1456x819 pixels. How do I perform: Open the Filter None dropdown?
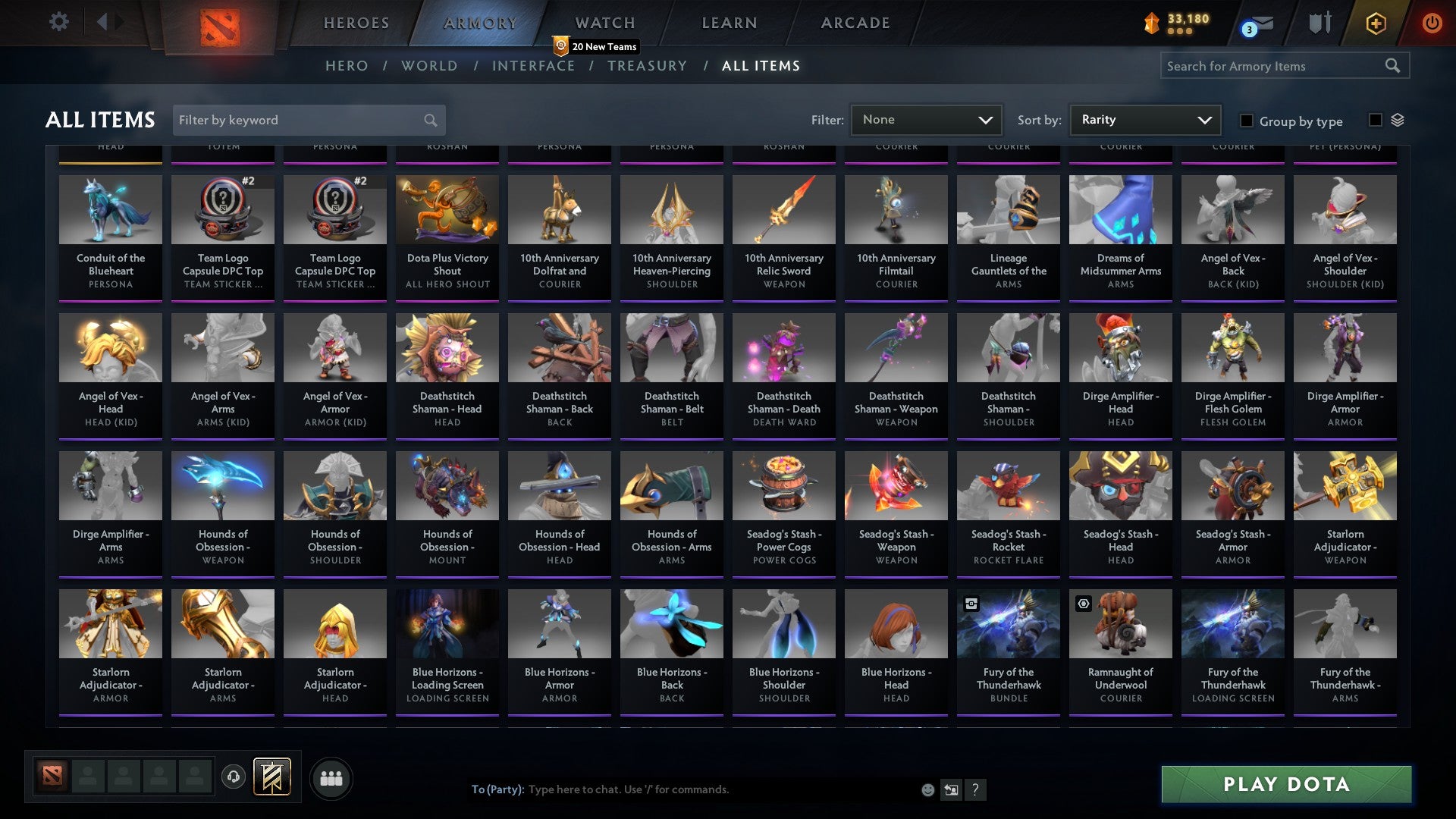coord(925,119)
